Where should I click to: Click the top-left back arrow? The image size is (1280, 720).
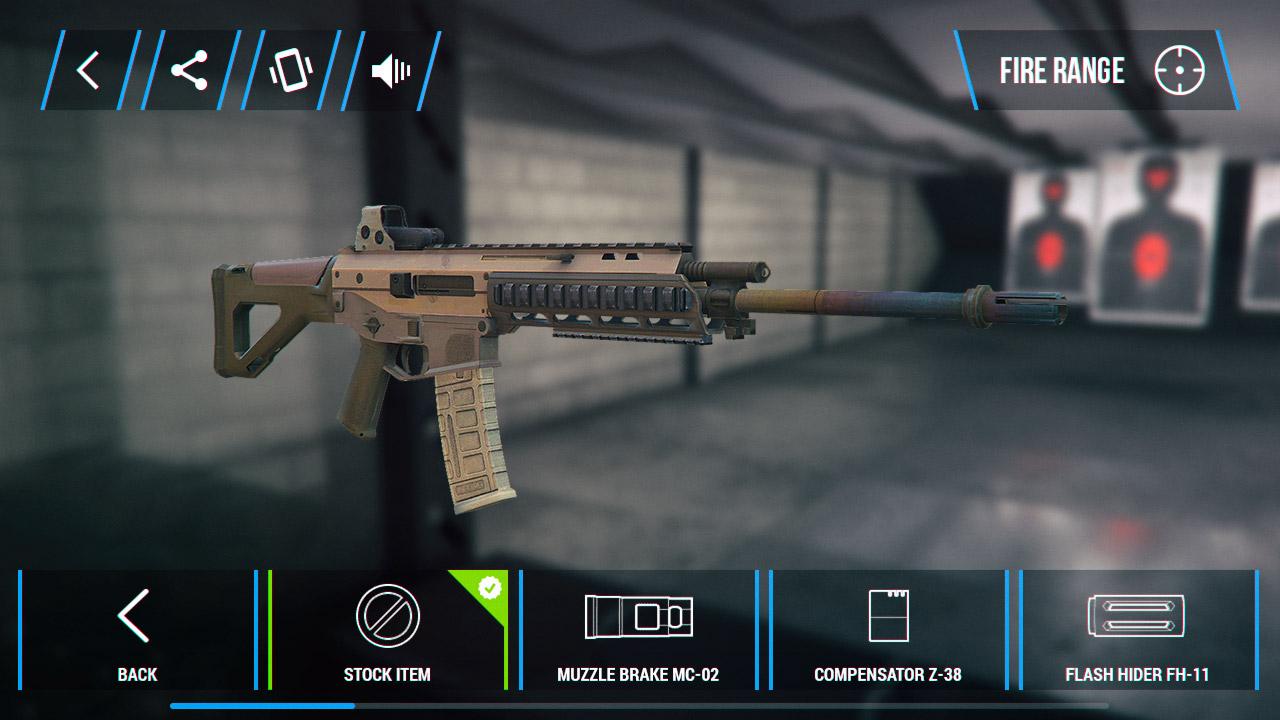pyautogui.click(x=89, y=71)
